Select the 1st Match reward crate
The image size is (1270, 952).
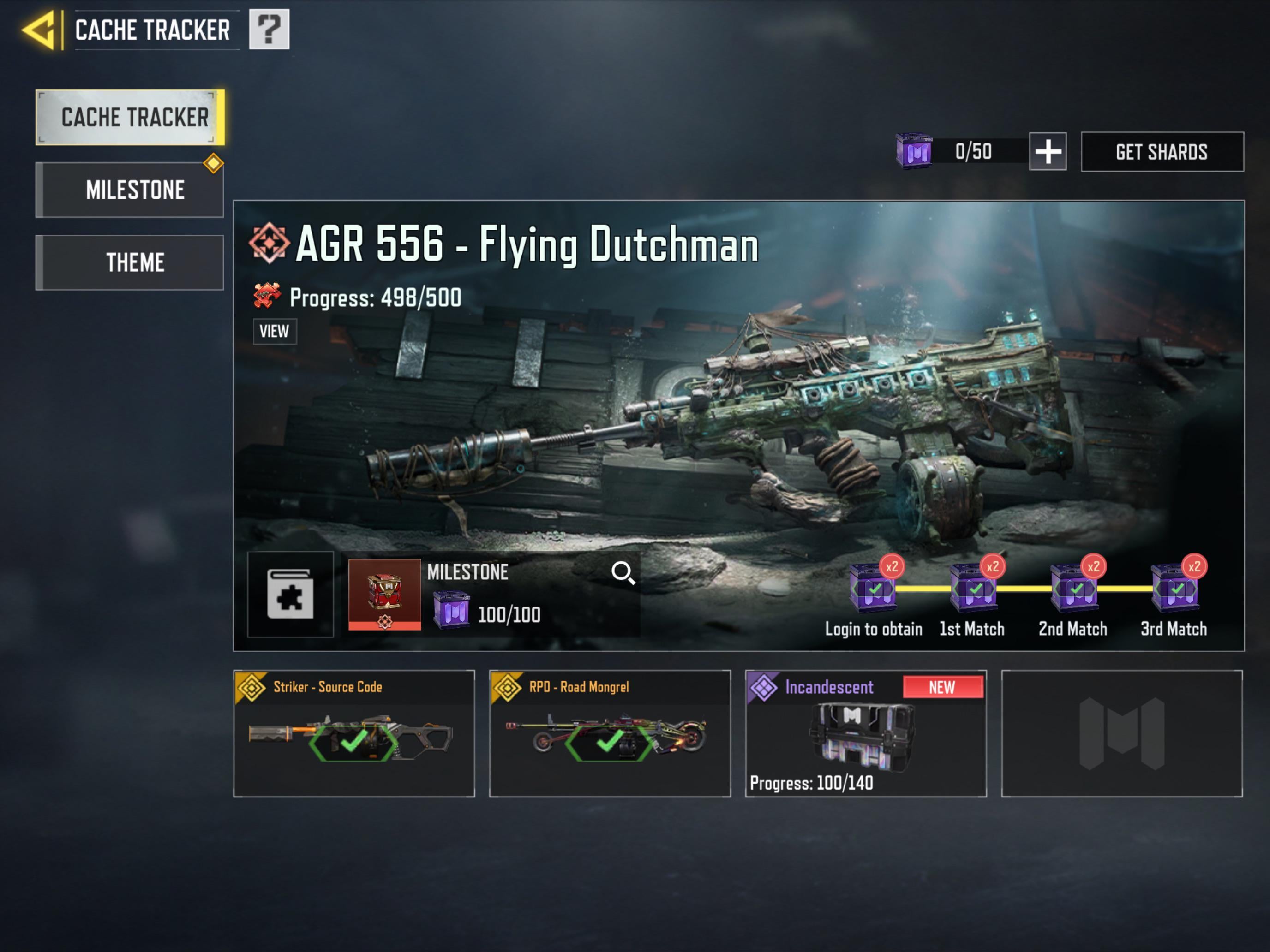click(973, 589)
